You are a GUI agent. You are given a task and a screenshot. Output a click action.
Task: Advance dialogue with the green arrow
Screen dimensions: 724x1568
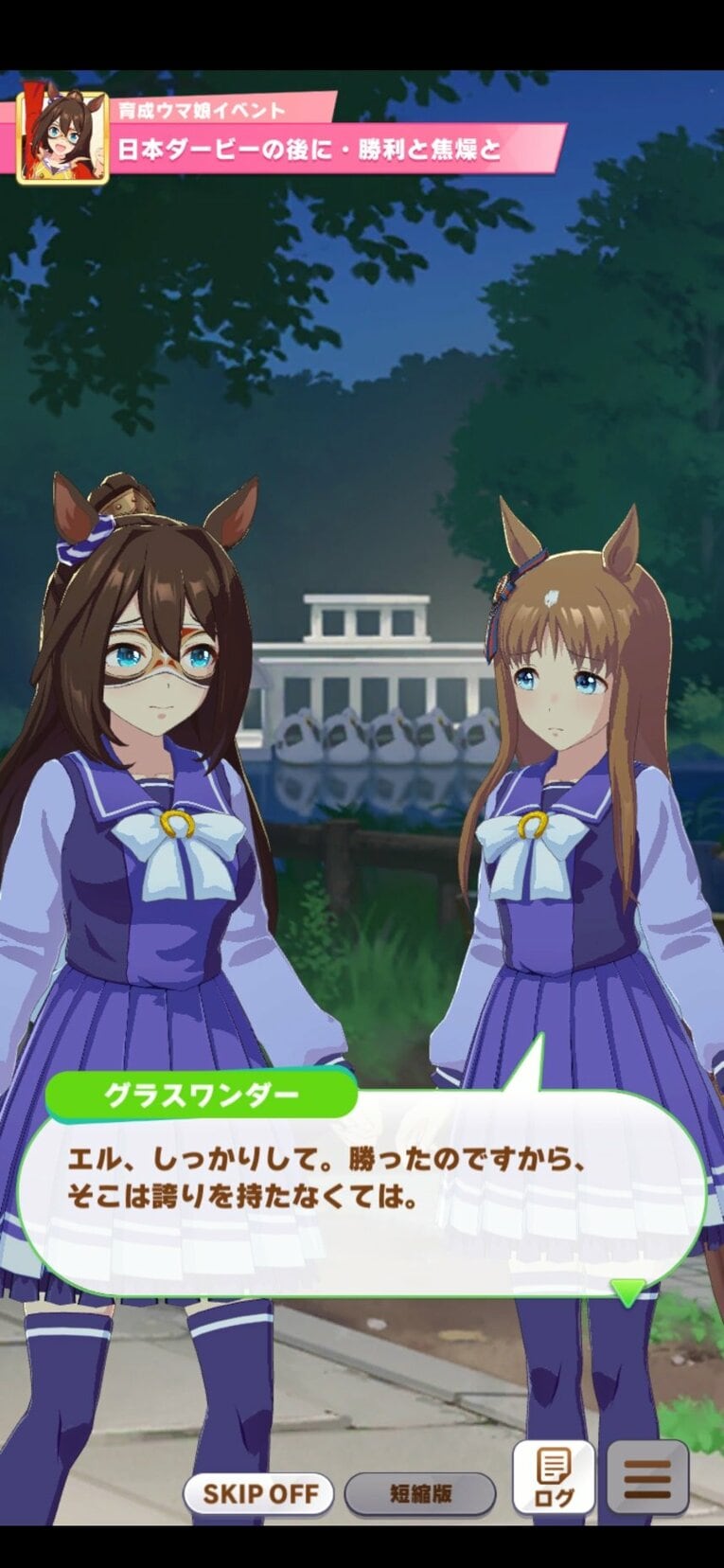tap(627, 1292)
